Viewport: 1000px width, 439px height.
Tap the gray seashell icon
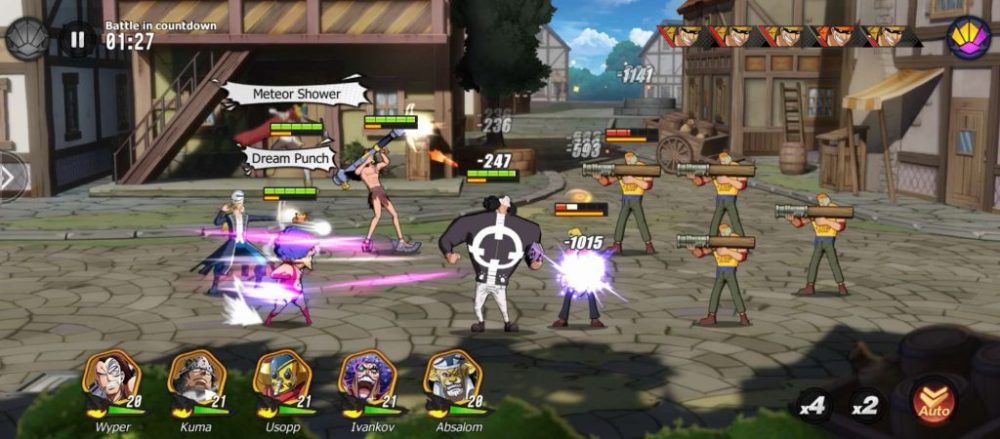tap(27, 39)
